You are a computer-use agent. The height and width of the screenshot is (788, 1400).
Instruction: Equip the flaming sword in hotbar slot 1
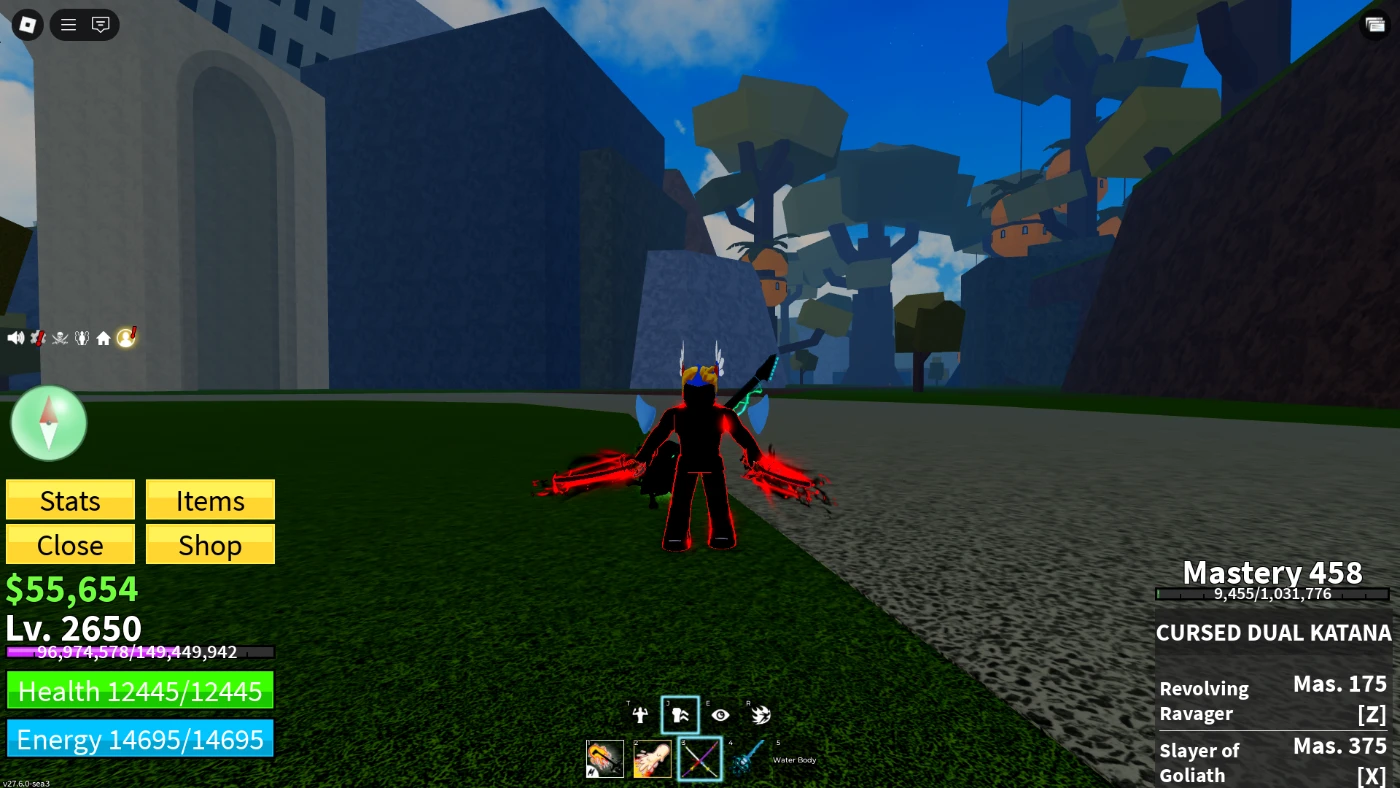pyautogui.click(x=604, y=758)
